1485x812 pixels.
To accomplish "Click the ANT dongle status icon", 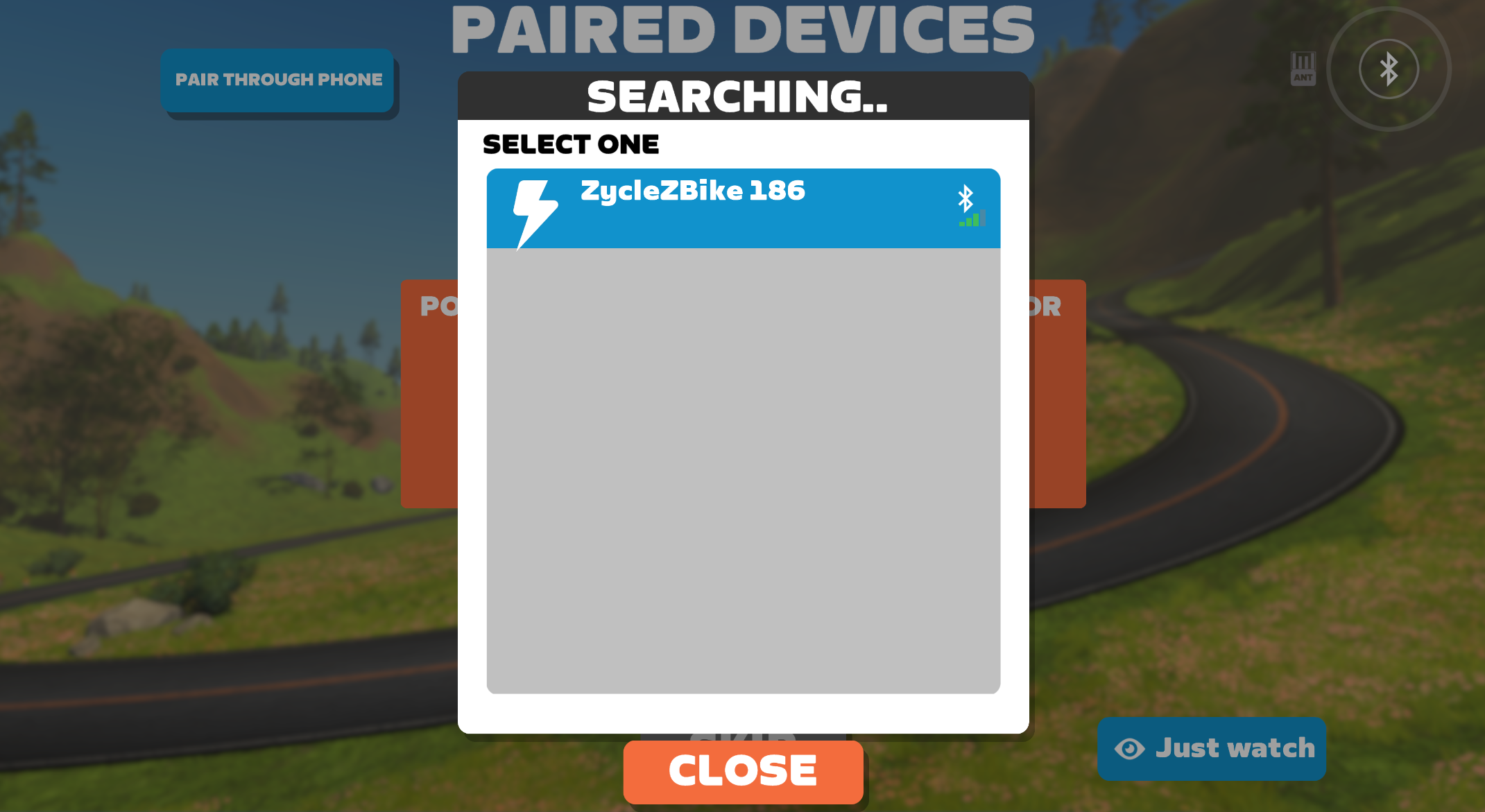I will pyautogui.click(x=1303, y=69).
